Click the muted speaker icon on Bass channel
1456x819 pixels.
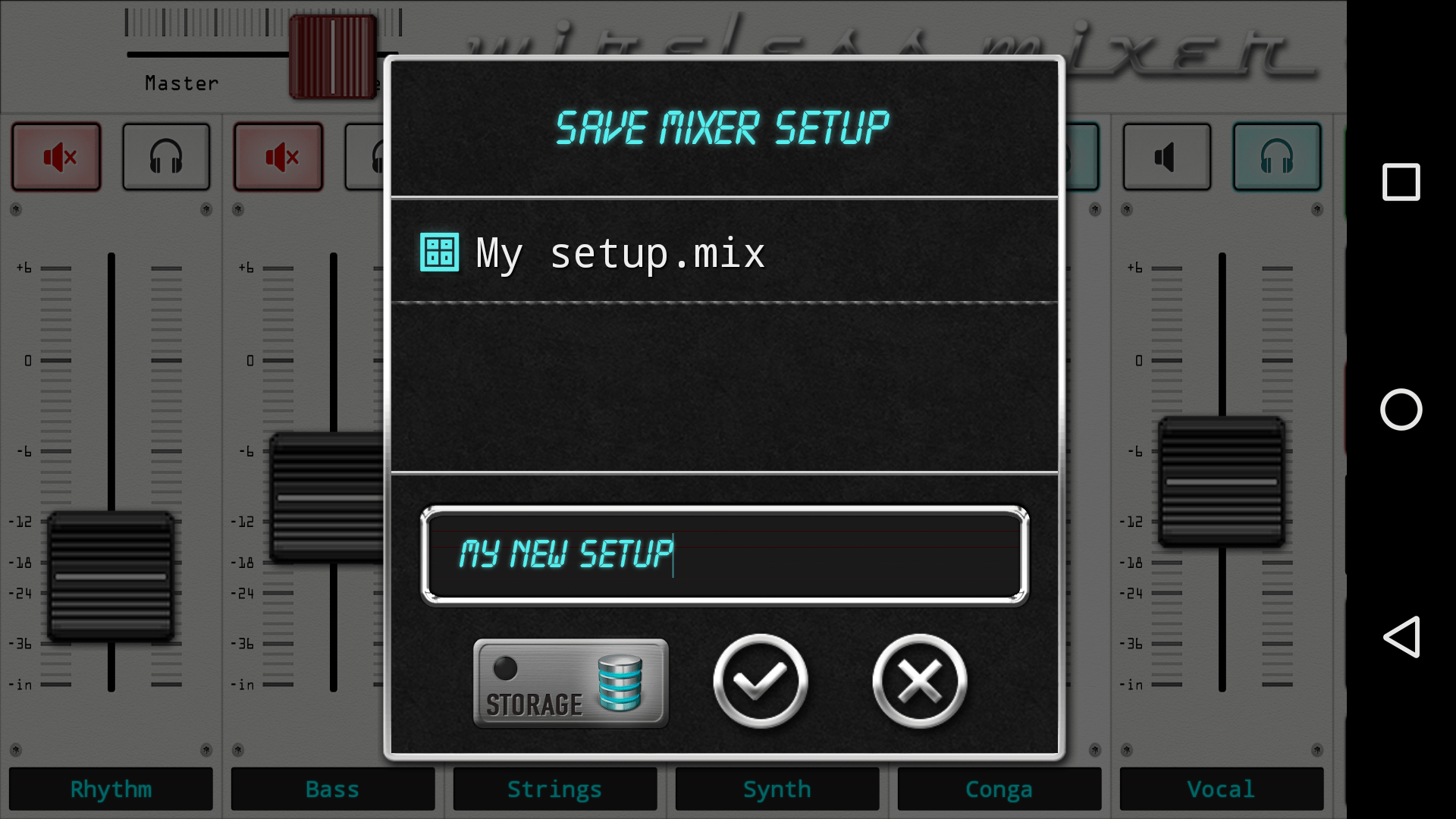[278, 157]
